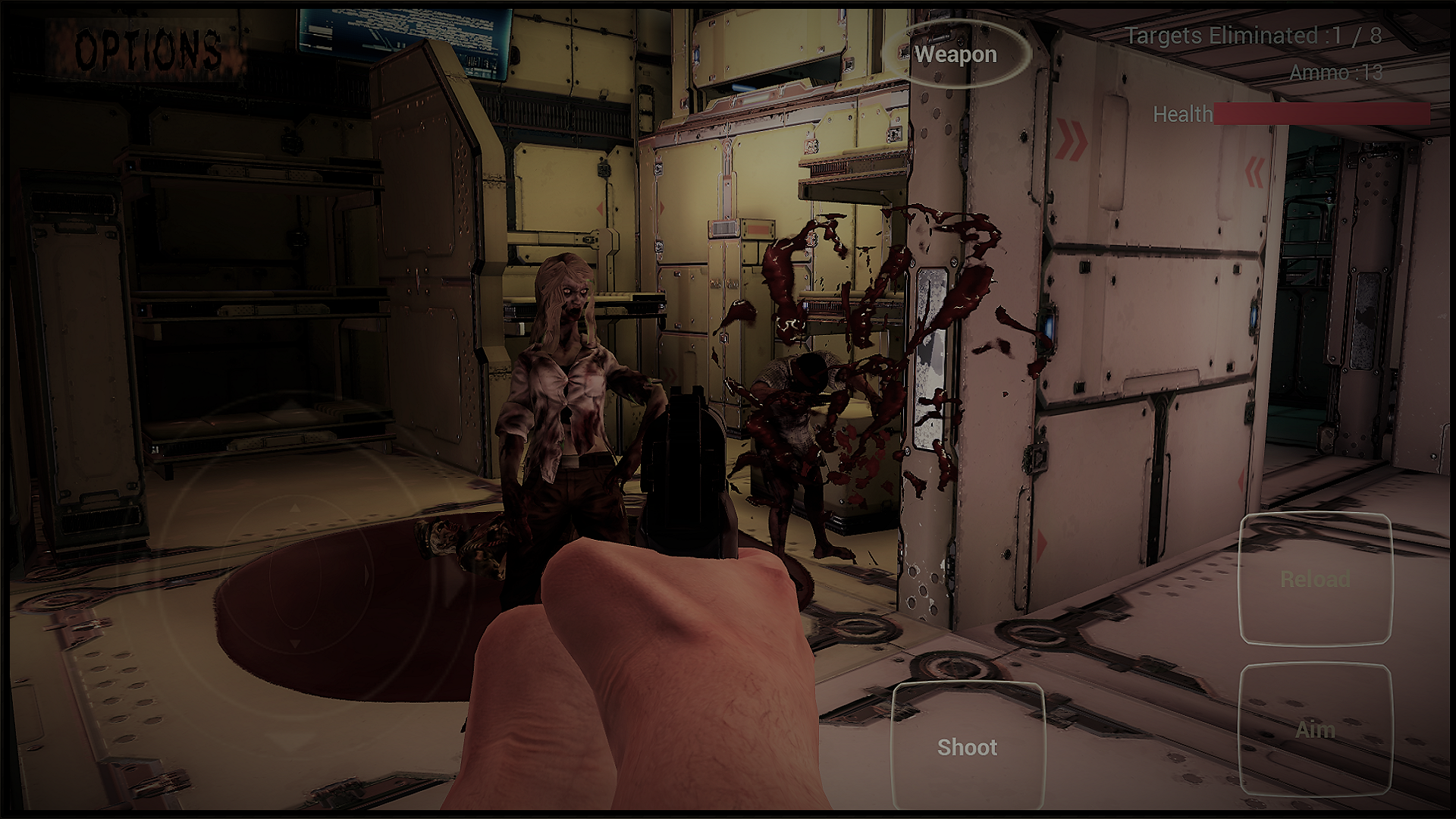Fire the pistol with the Shoot button
Screen dimensions: 1456x819
[x=967, y=747]
